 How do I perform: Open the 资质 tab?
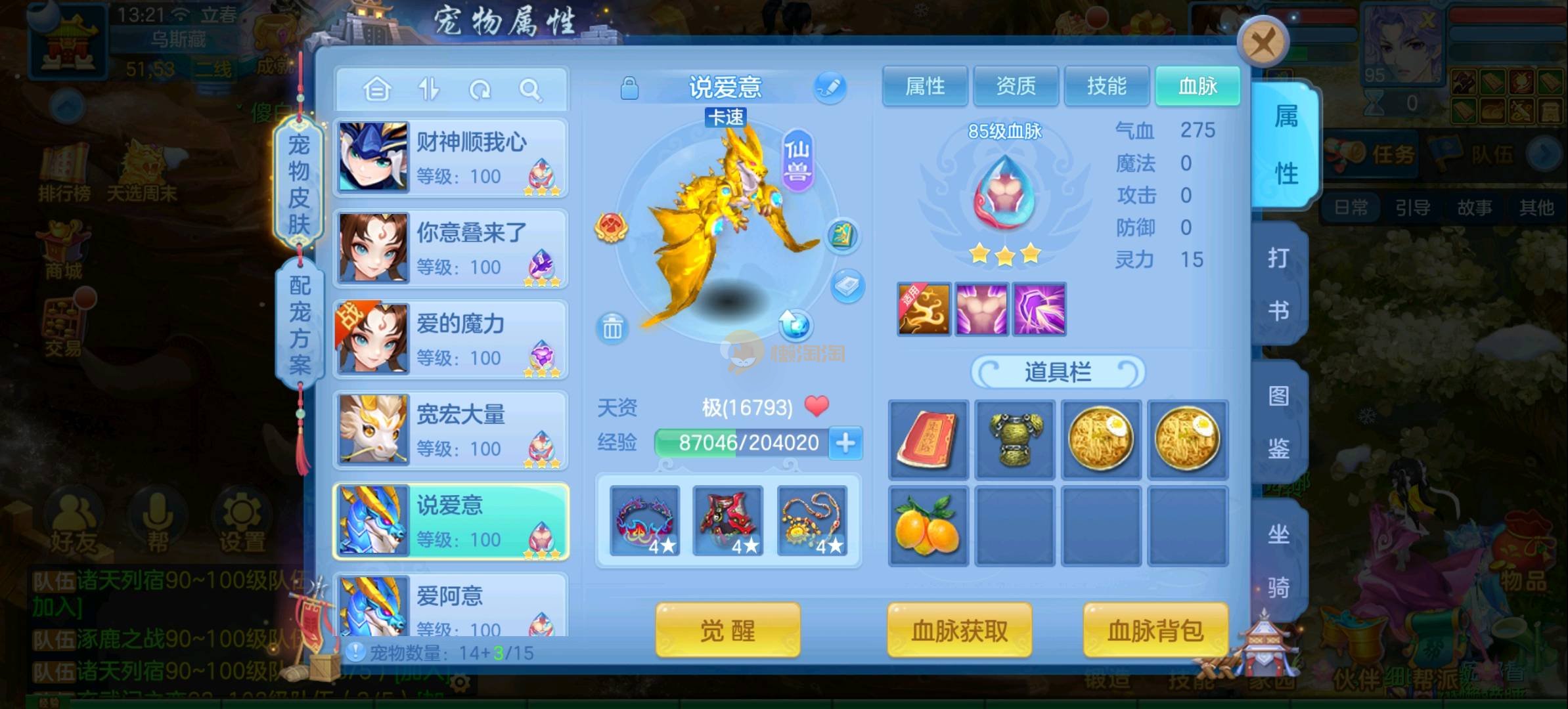coord(1016,86)
